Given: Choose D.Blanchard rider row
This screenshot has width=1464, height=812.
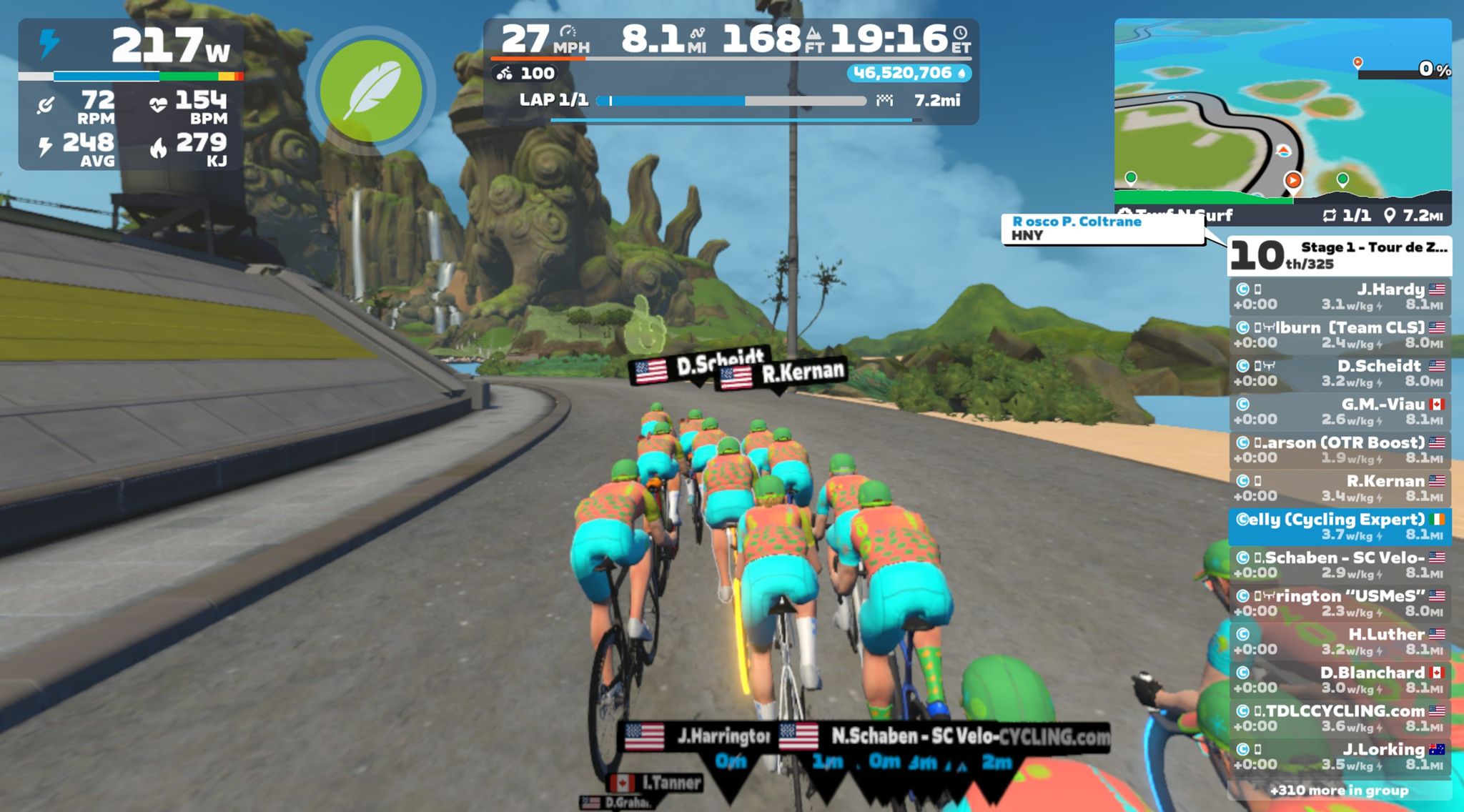Looking at the screenshot, I should (x=1339, y=680).
